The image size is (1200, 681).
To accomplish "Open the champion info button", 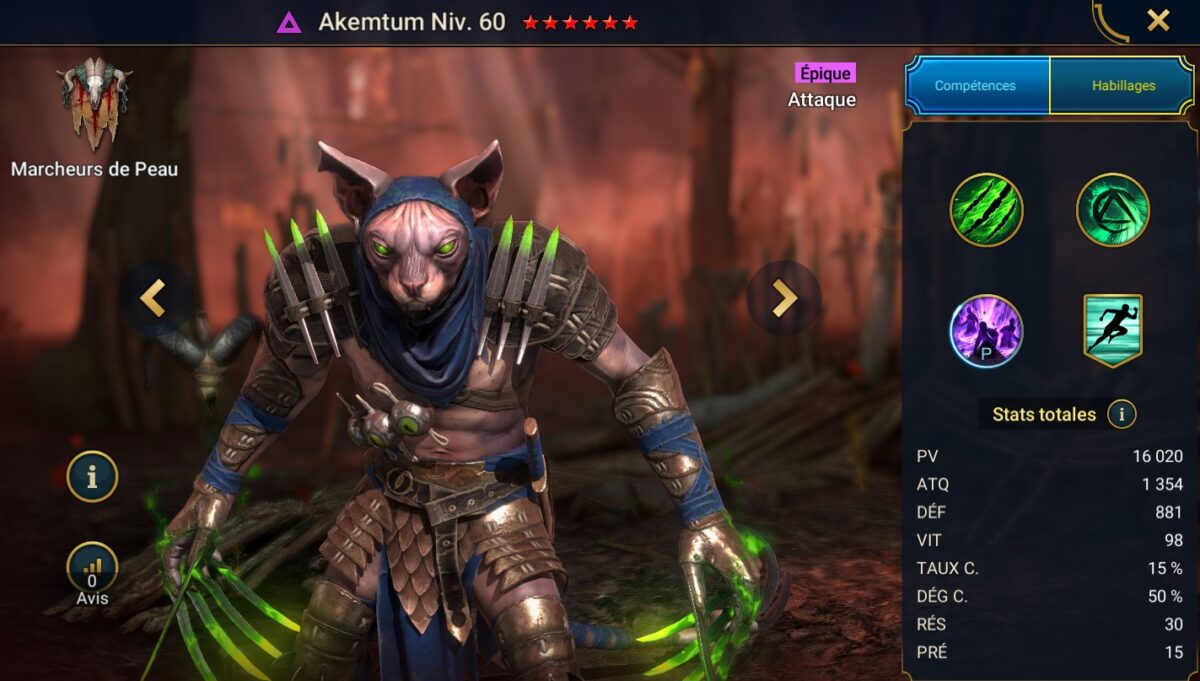I will click(92, 476).
